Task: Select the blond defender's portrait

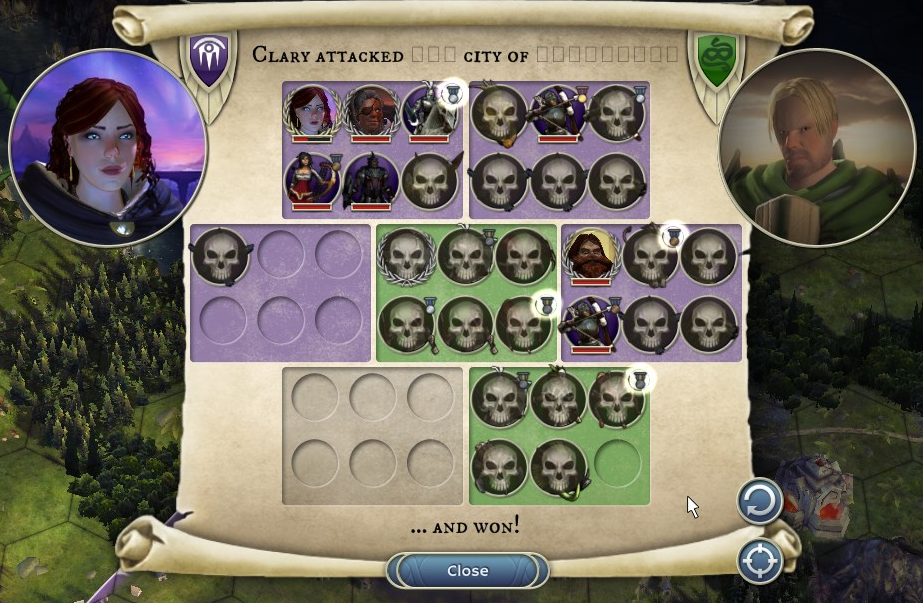Action: point(817,147)
